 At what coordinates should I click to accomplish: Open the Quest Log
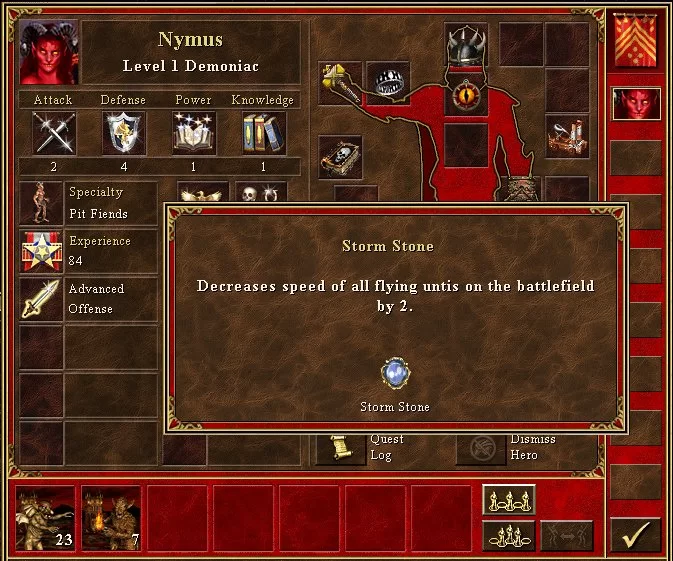[x=341, y=447]
